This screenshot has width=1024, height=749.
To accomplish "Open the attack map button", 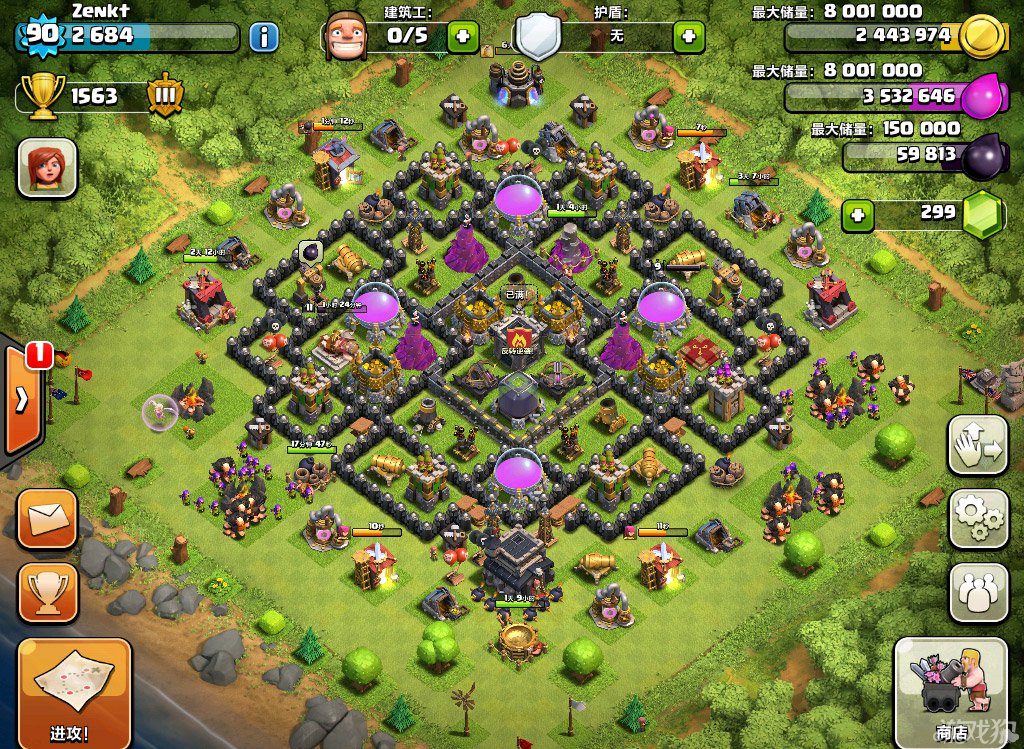I will click(74, 690).
